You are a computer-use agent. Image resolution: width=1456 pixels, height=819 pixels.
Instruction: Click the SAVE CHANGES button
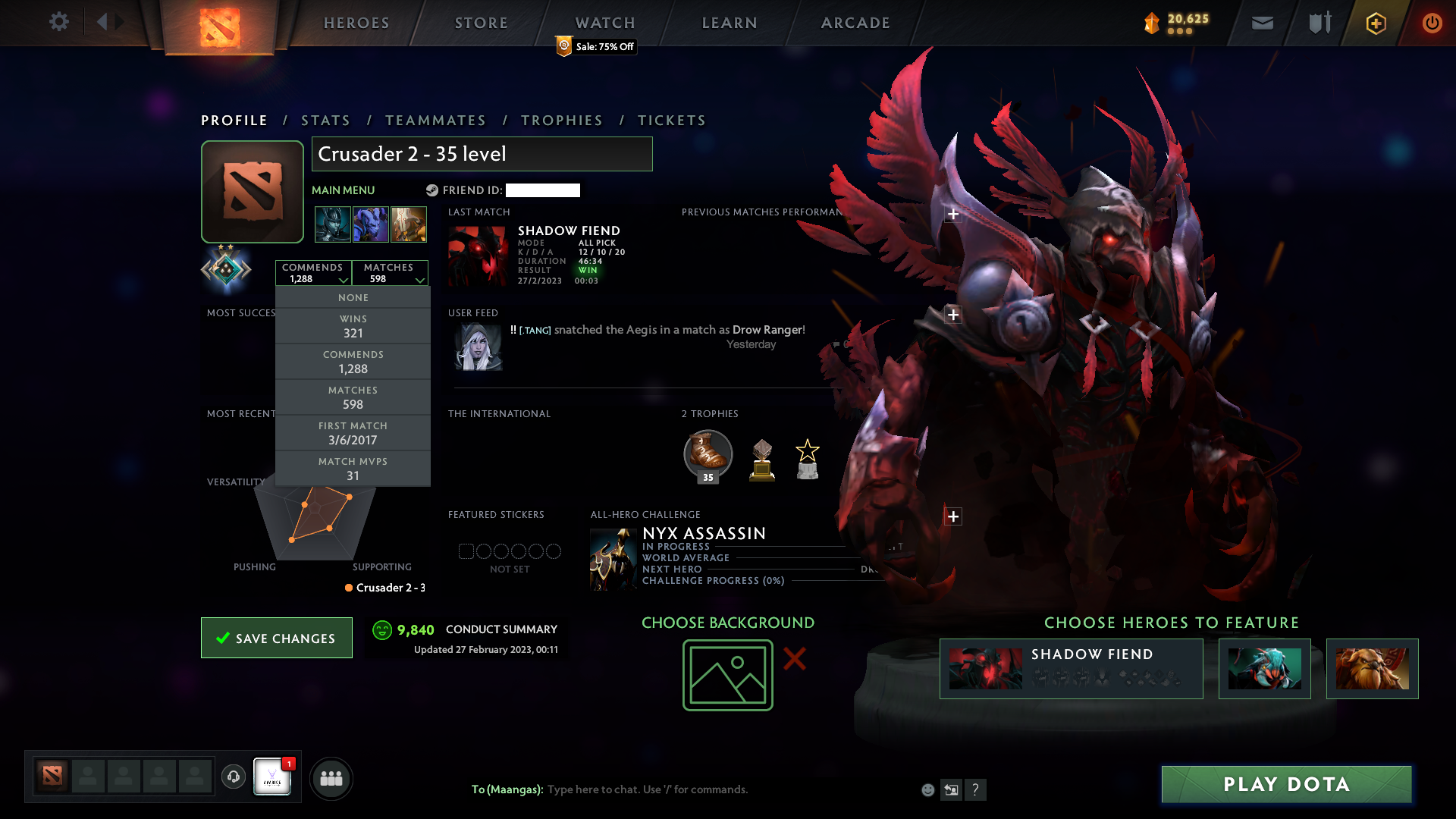[276, 638]
